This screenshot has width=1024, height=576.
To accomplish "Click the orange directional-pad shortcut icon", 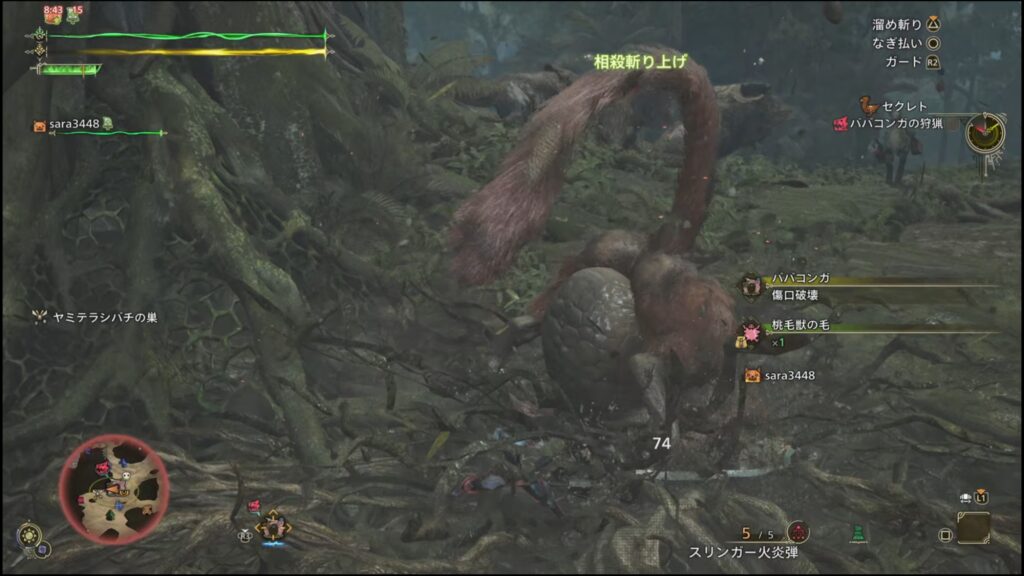I will 272,526.
